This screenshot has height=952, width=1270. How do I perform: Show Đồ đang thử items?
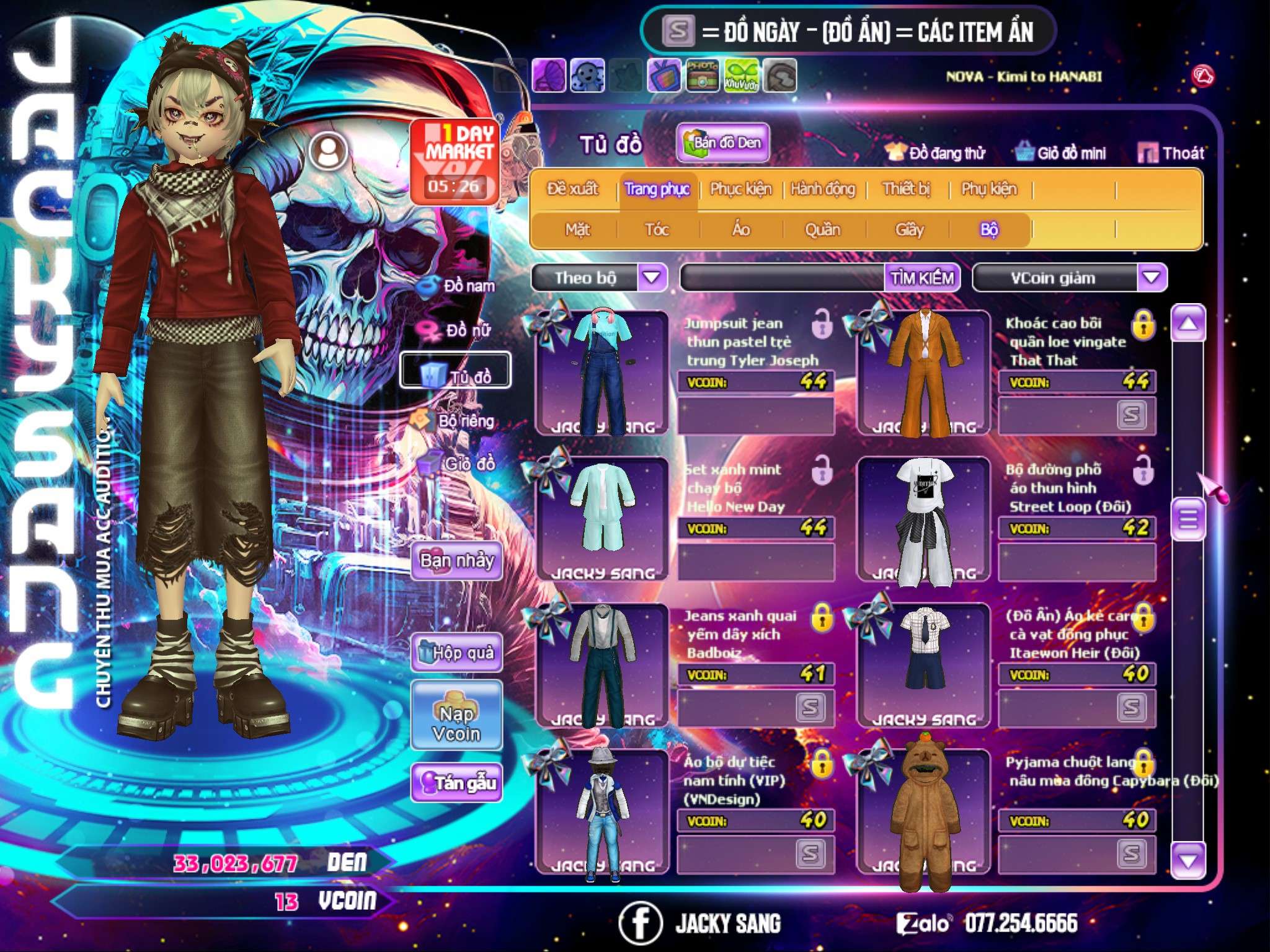tap(935, 152)
